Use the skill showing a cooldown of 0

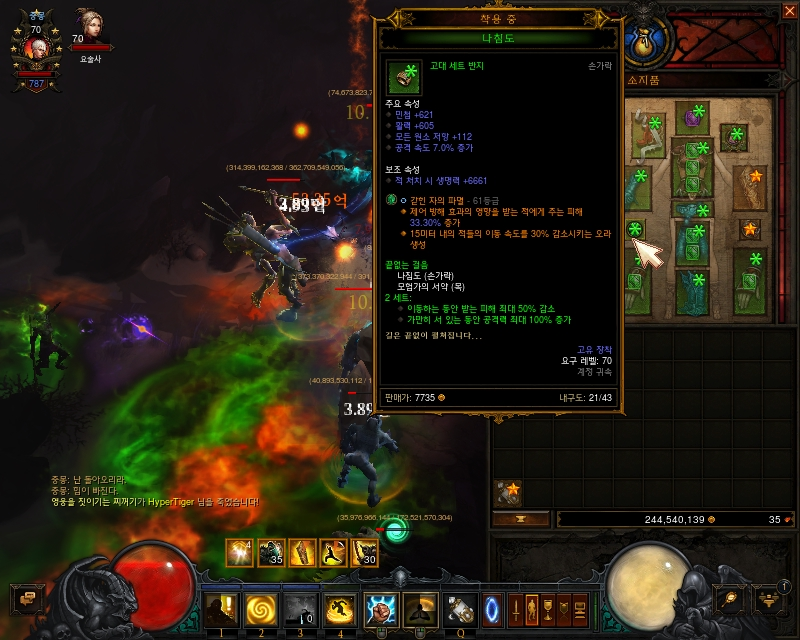[298, 606]
